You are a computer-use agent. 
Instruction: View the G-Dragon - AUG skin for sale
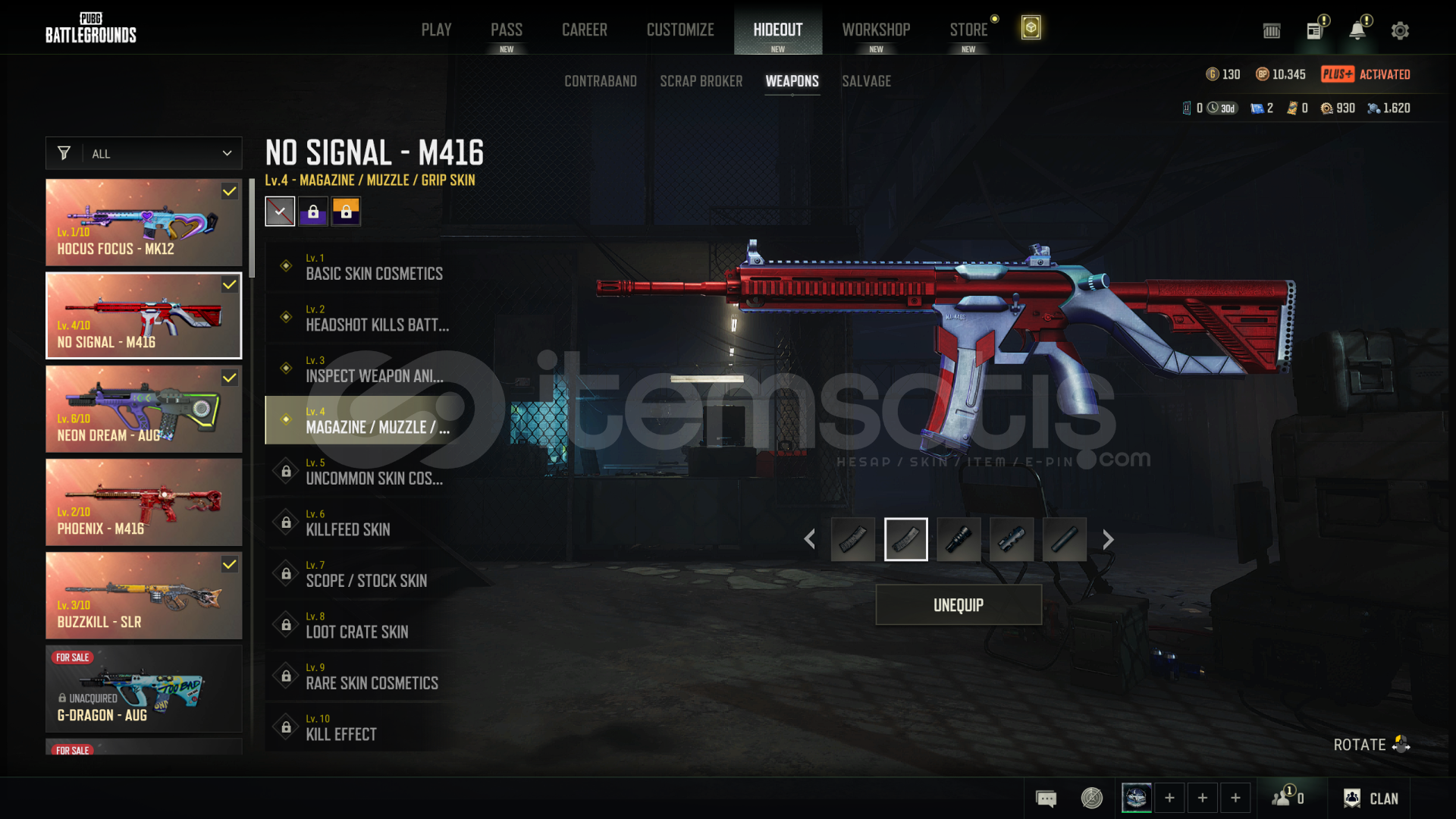tap(144, 689)
